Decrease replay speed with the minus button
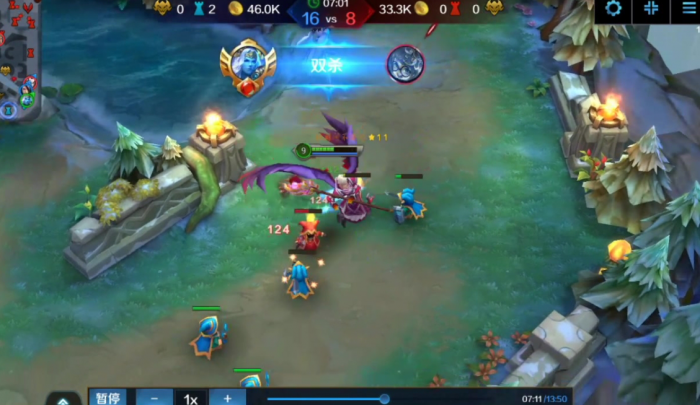Viewport: 700px width, 405px height. coord(154,398)
